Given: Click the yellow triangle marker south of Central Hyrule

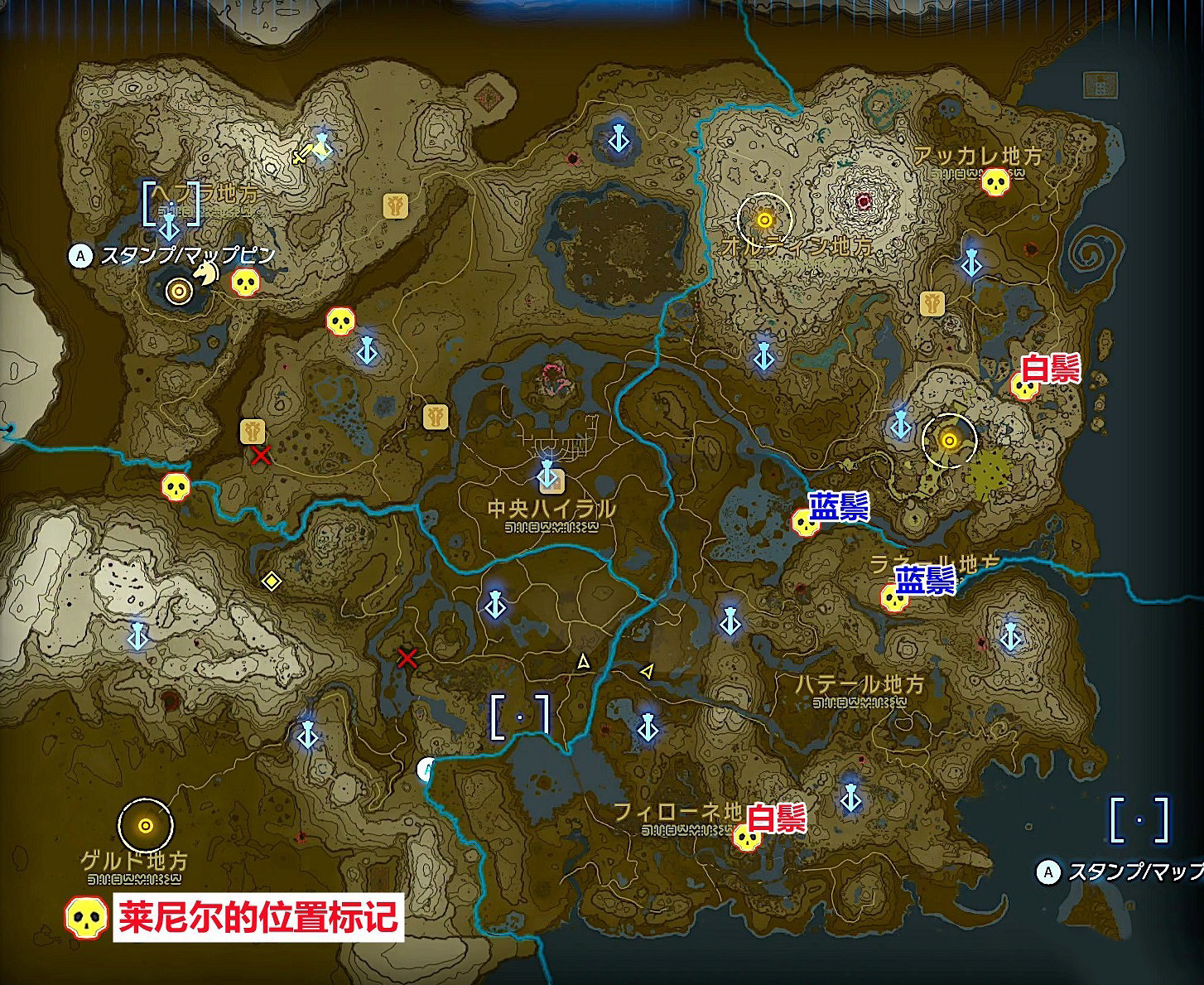Looking at the screenshot, I should pyautogui.click(x=582, y=662).
